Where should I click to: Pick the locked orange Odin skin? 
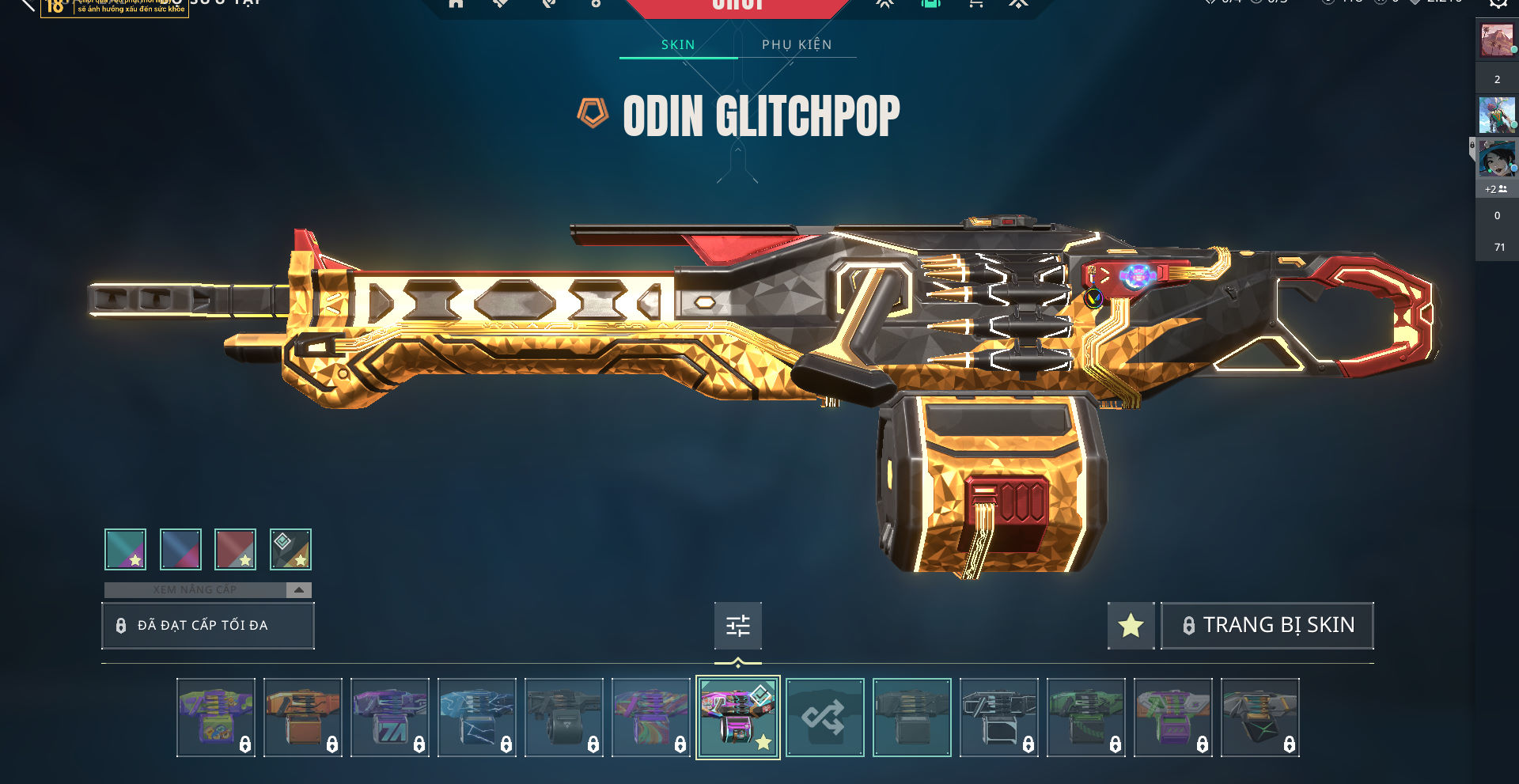coord(303,718)
